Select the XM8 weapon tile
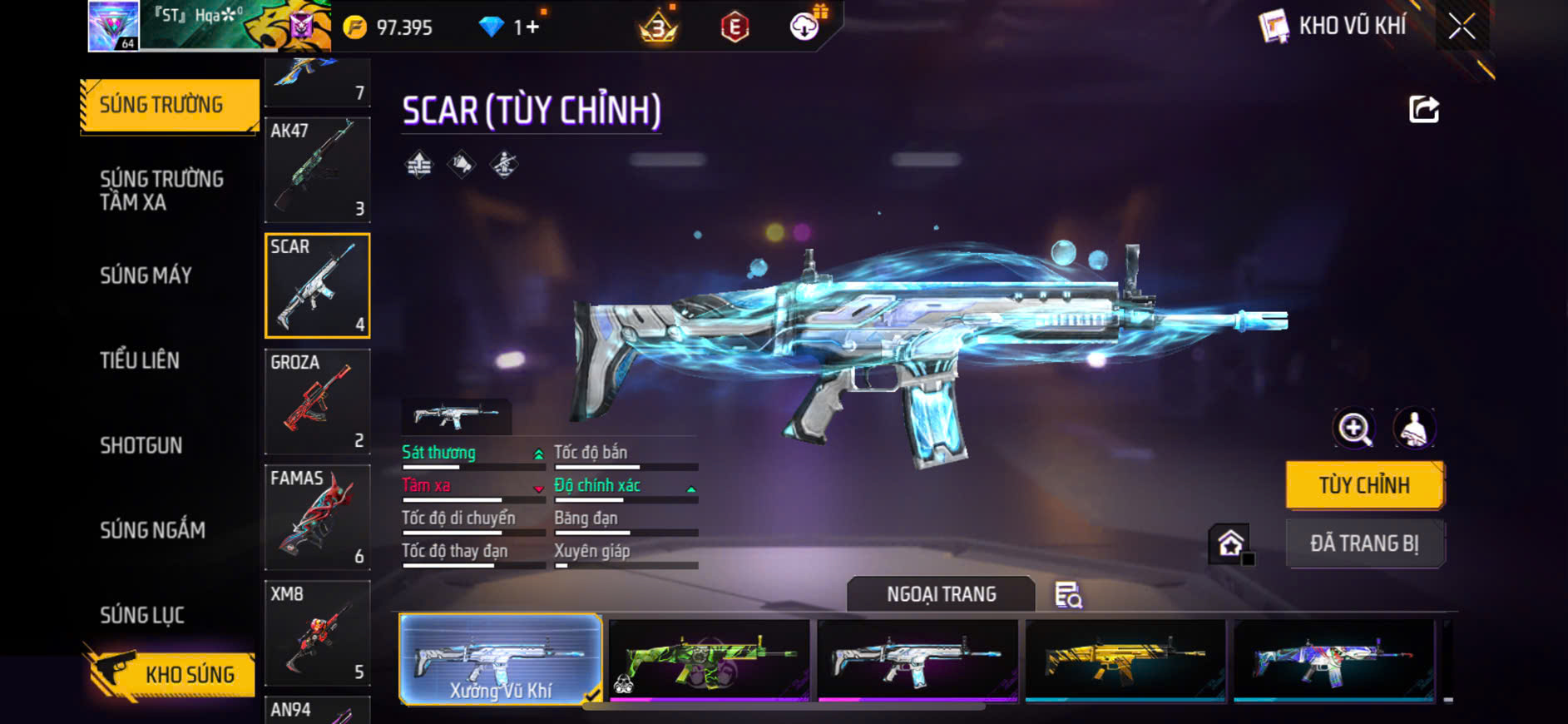The width and height of the screenshot is (1568, 724). (317, 632)
